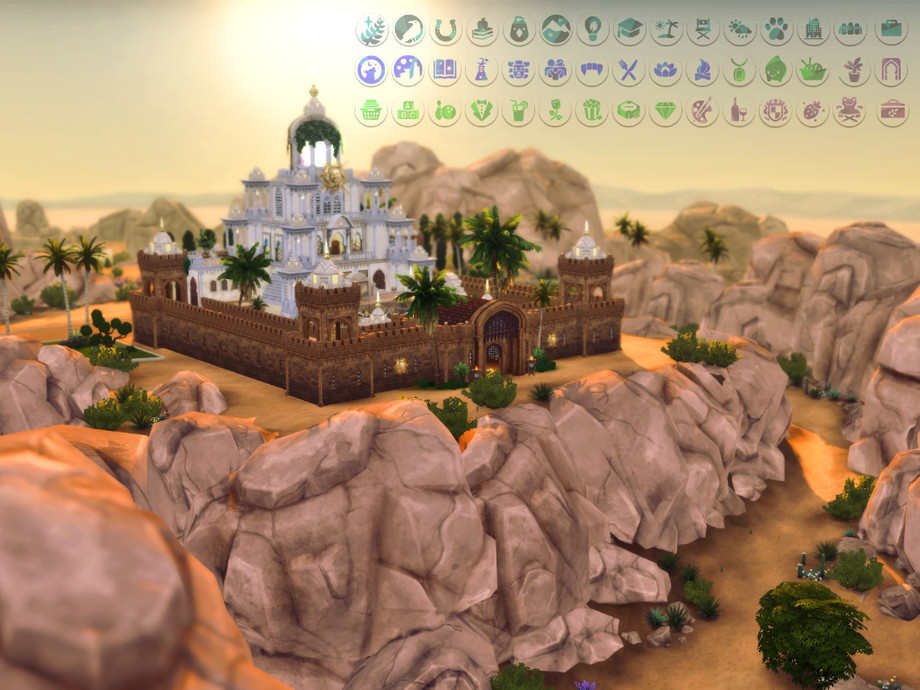This screenshot has width=920, height=690.
Task: Click the strawberry pack icon
Action: click(x=812, y=110)
